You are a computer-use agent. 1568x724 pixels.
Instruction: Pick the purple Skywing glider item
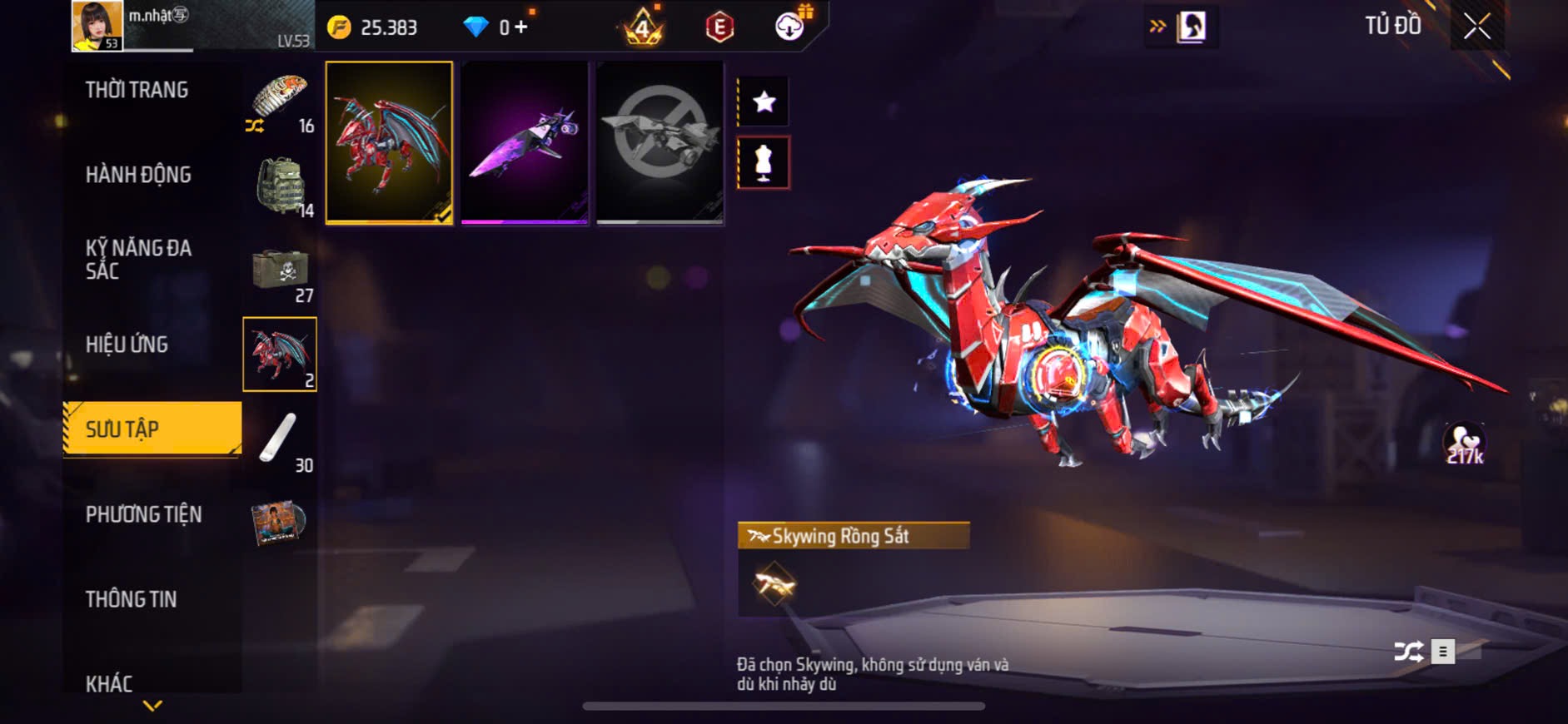[525, 142]
